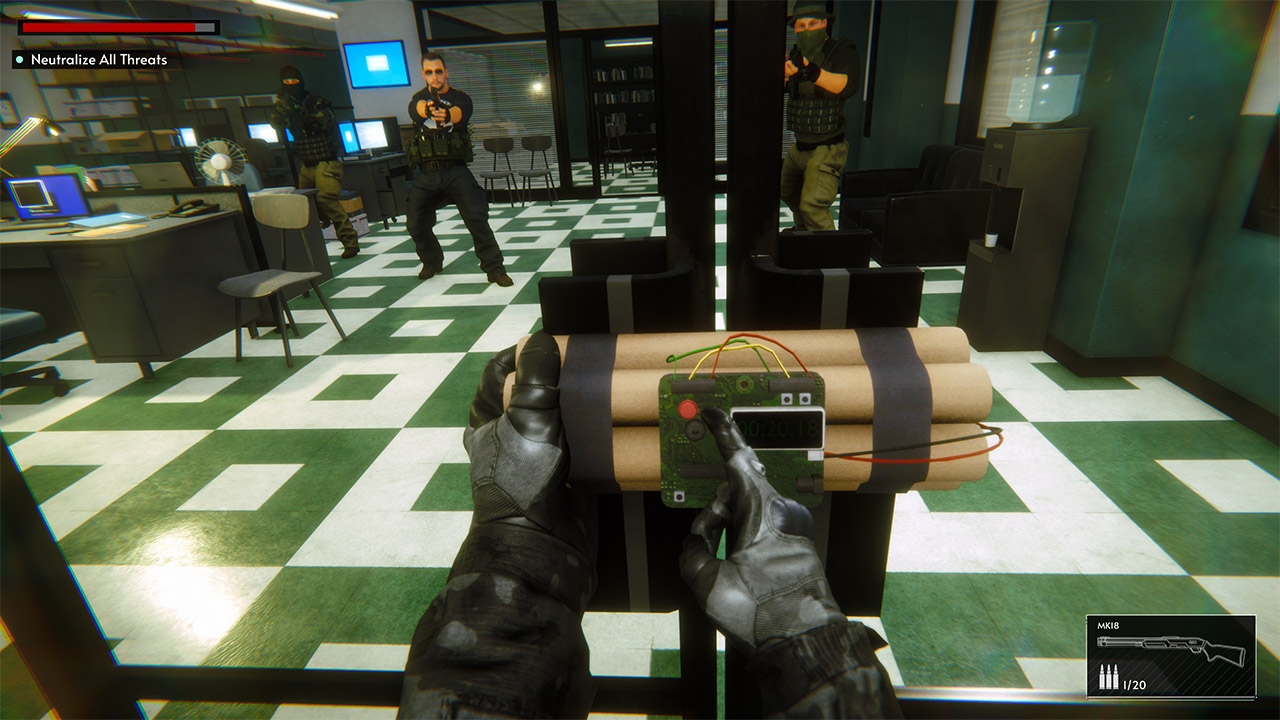
Task: Click the 1/20 ammo counter text
Action: click(1134, 684)
